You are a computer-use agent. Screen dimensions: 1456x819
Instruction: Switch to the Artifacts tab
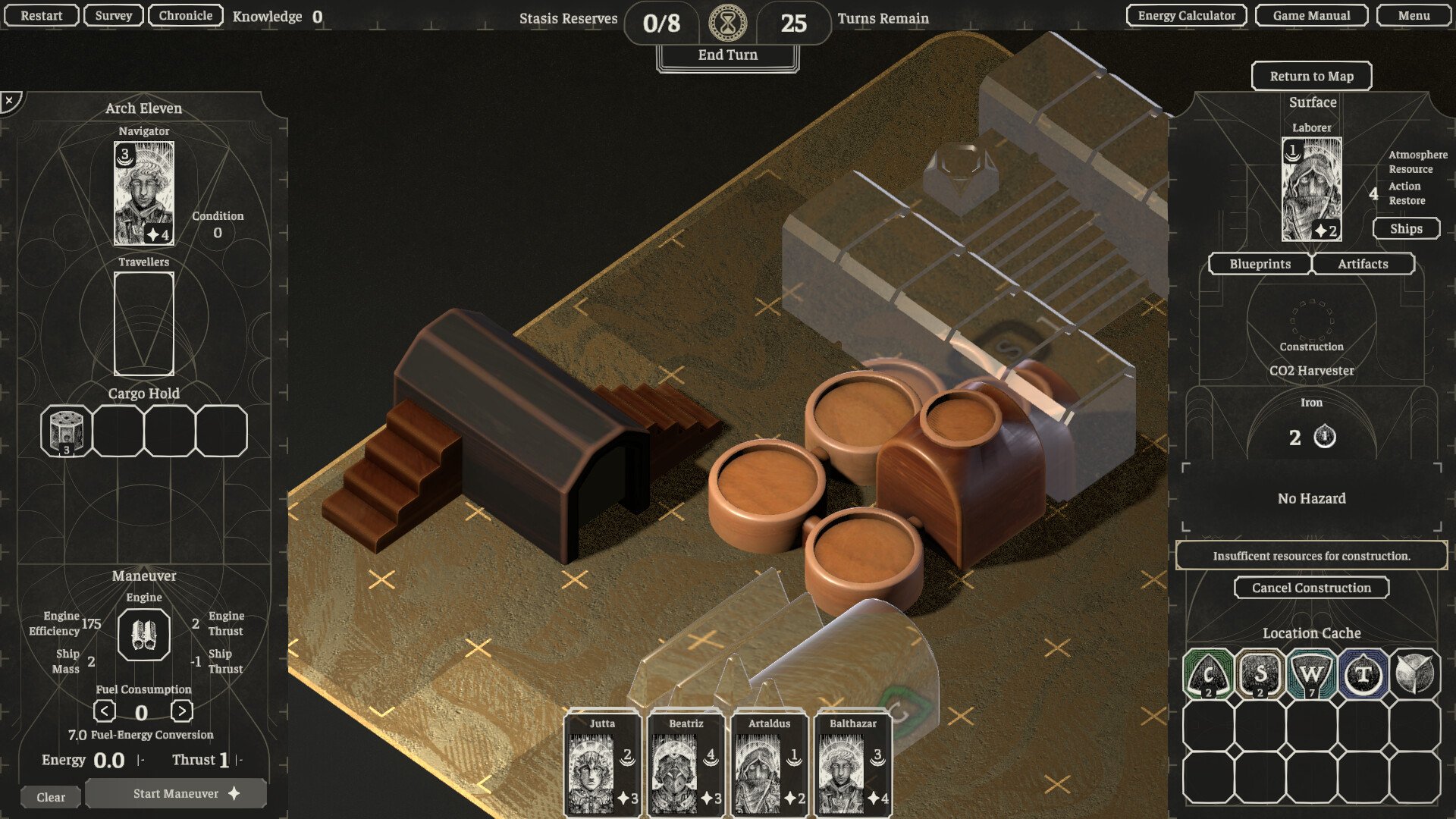pos(1363,264)
